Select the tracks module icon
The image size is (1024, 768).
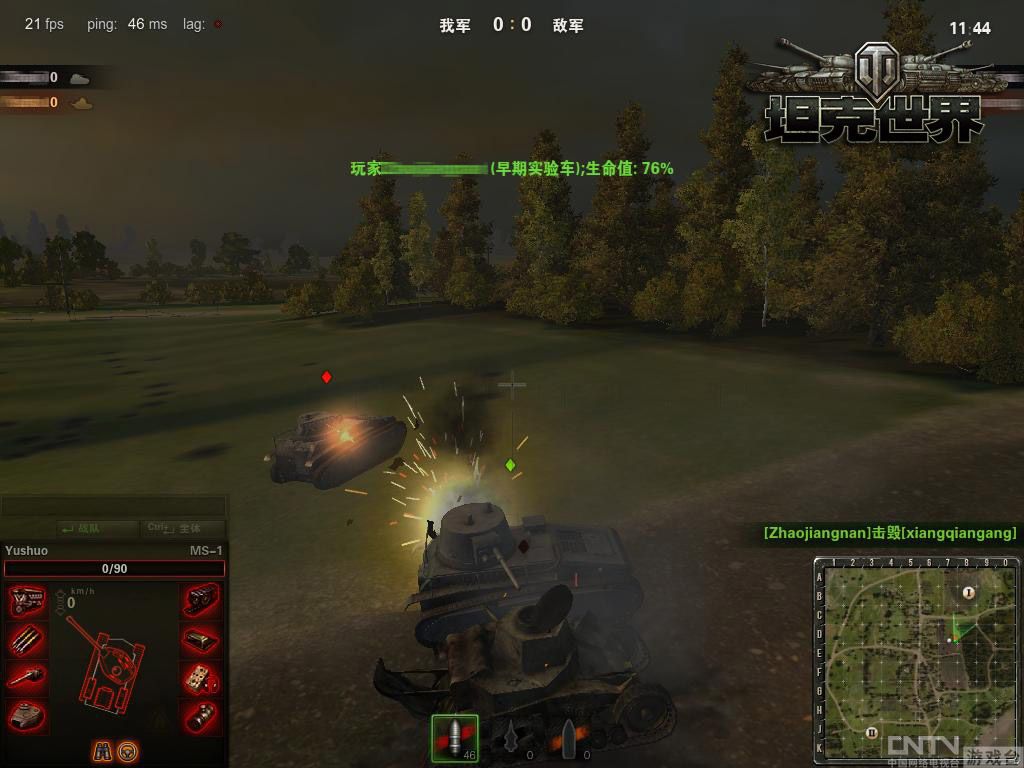click(x=202, y=601)
